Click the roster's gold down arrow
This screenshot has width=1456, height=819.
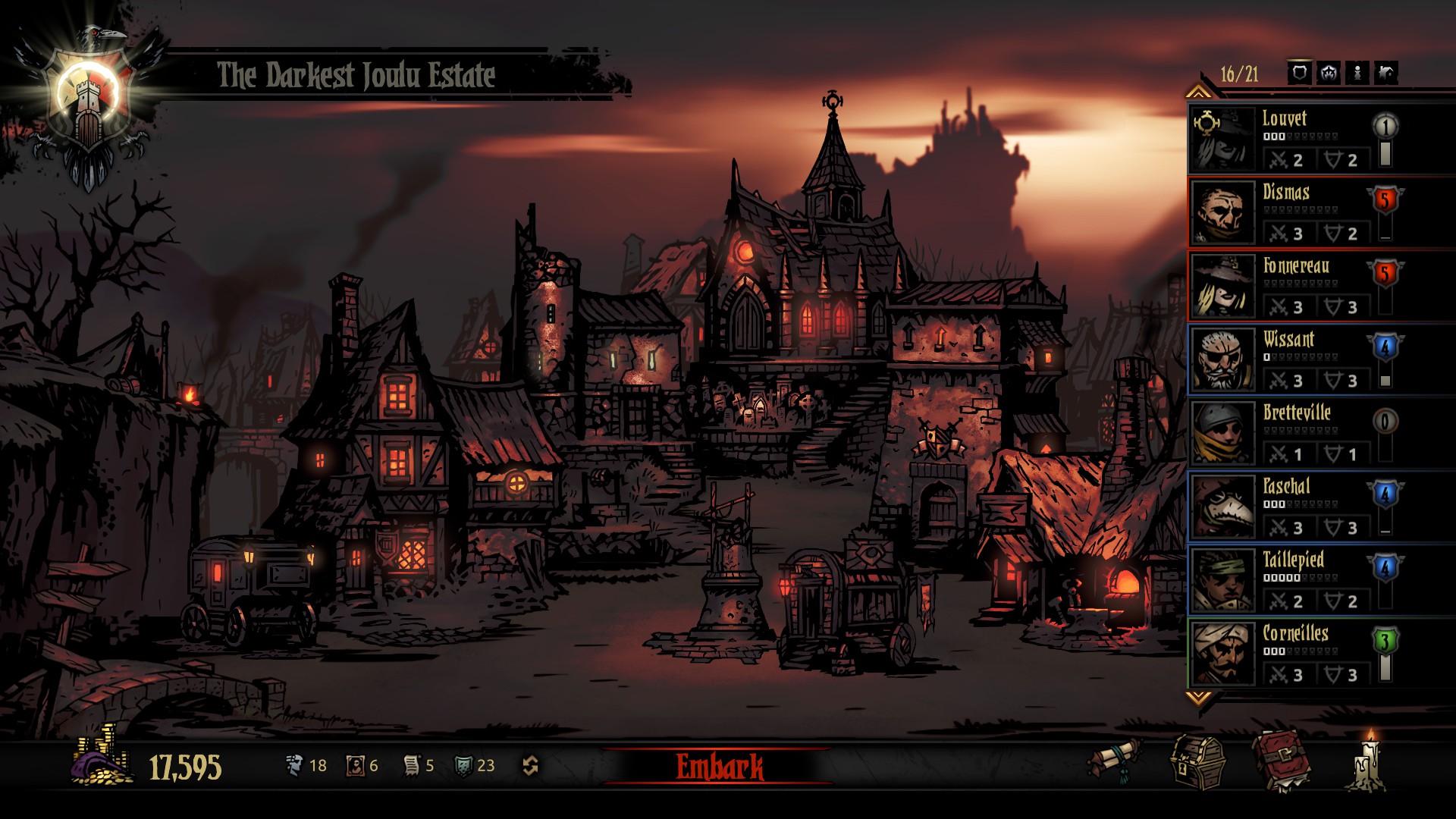1198,698
